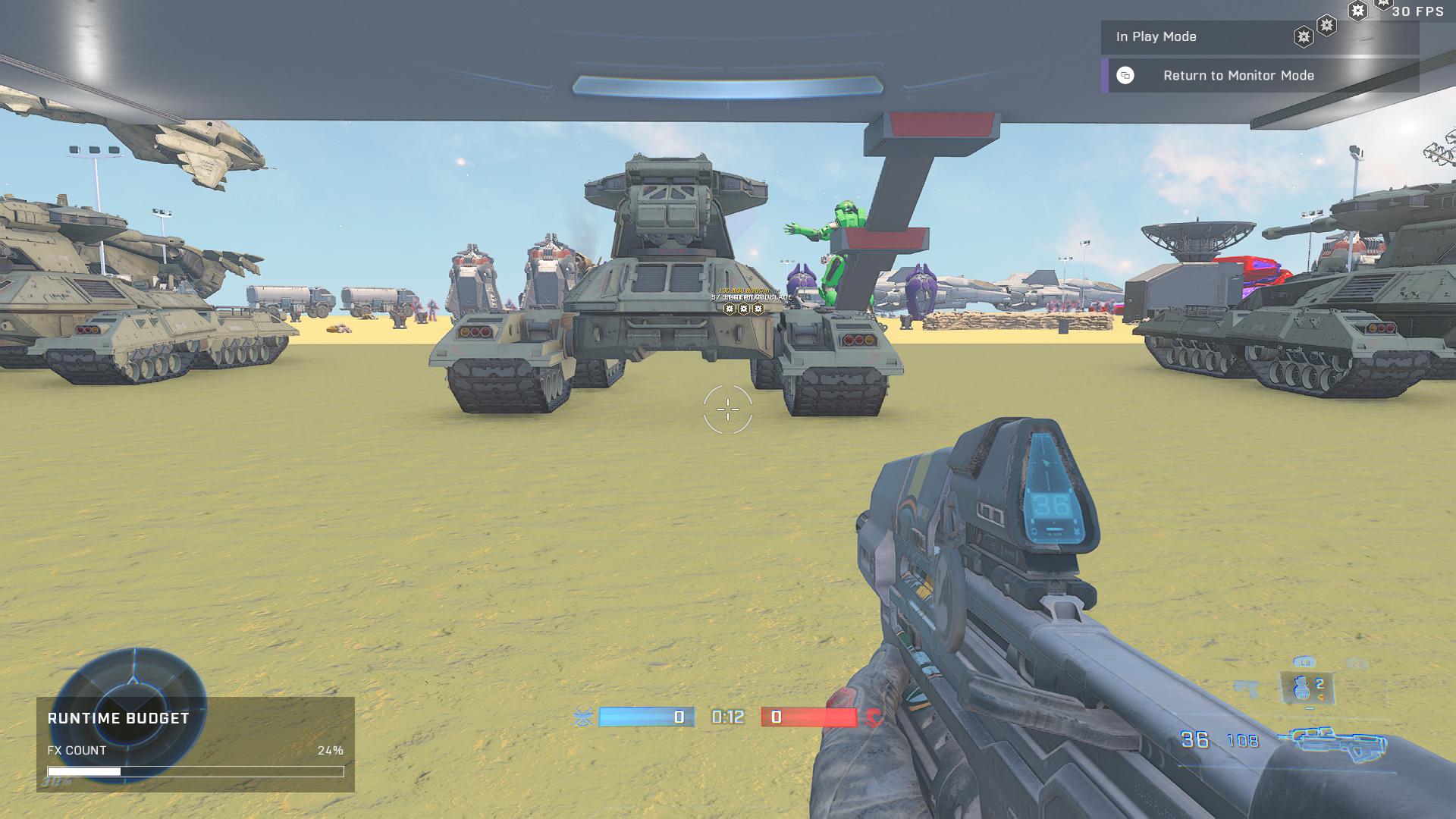Select the frag grenade icon
The width and height of the screenshot is (1456, 819).
[x=1302, y=688]
